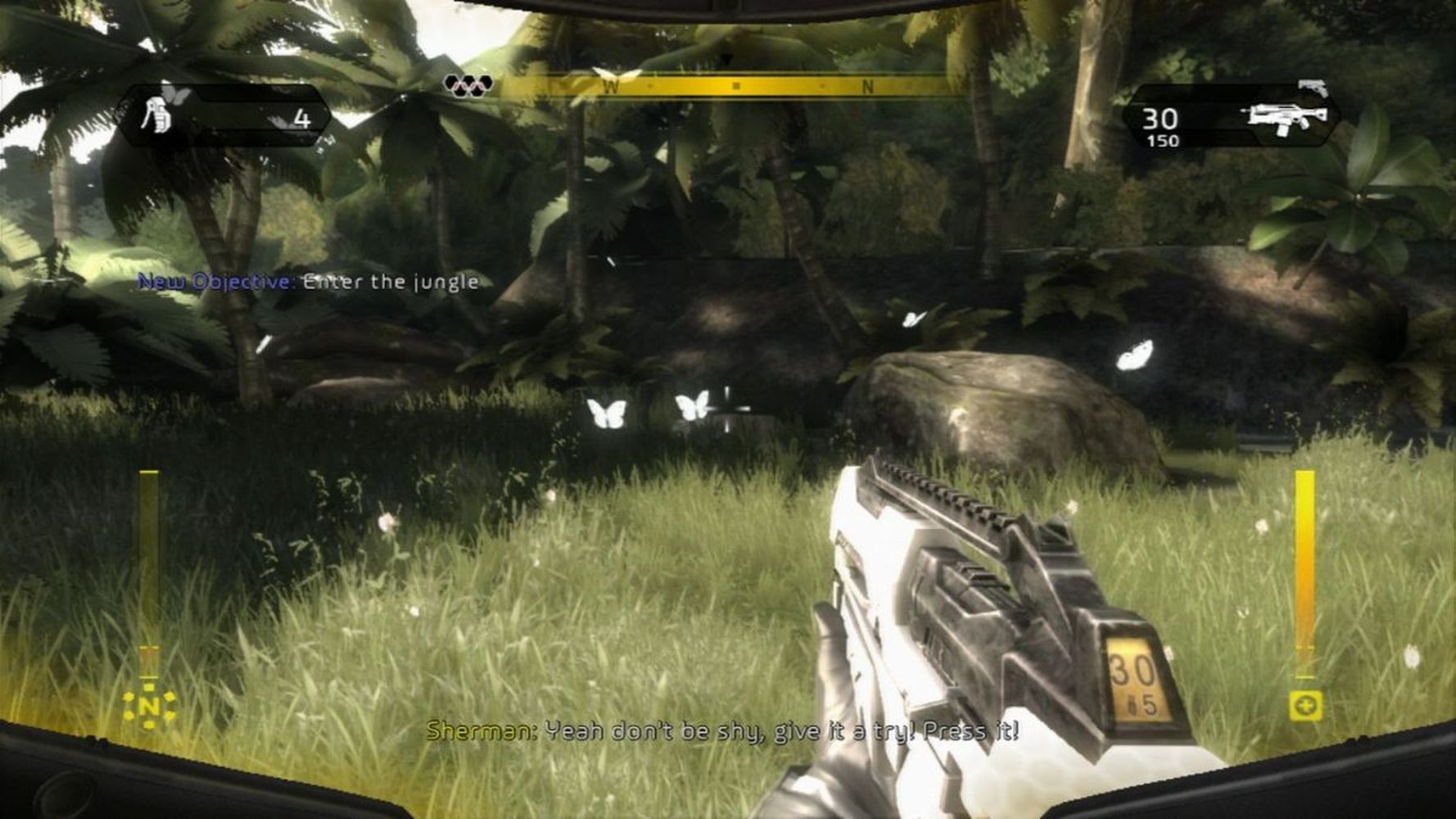Select the grenade icon

pyautogui.click(x=155, y=115)
